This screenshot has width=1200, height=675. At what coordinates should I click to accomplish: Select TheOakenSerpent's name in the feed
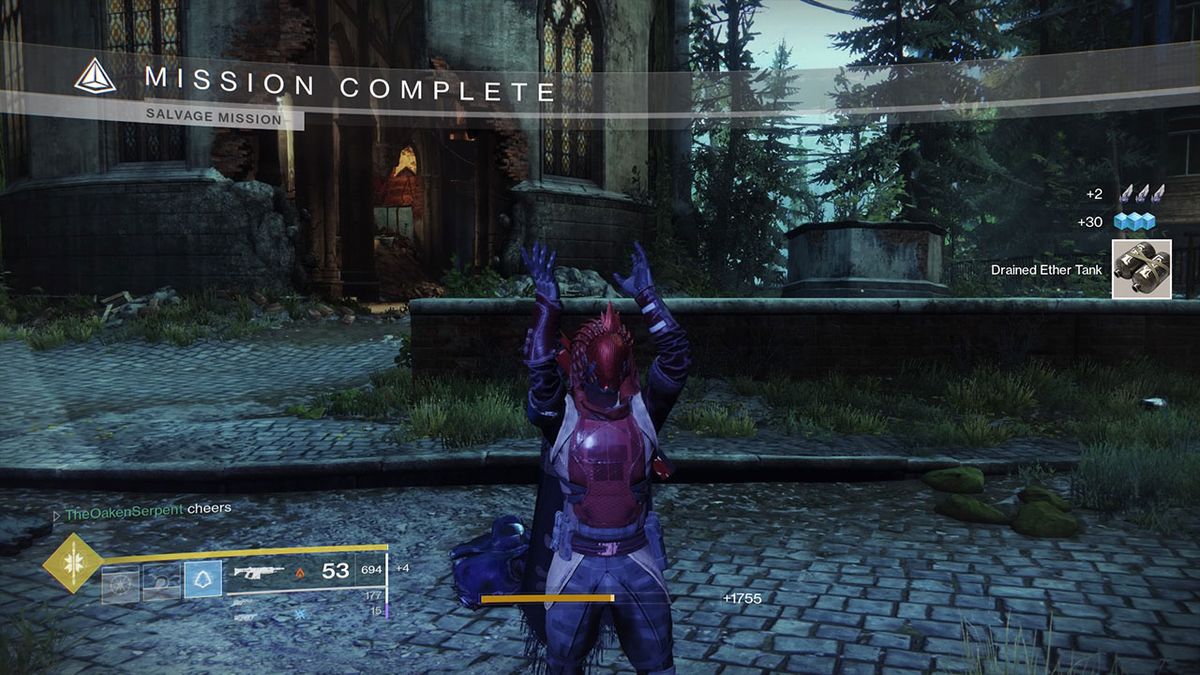tap(124, 509)
